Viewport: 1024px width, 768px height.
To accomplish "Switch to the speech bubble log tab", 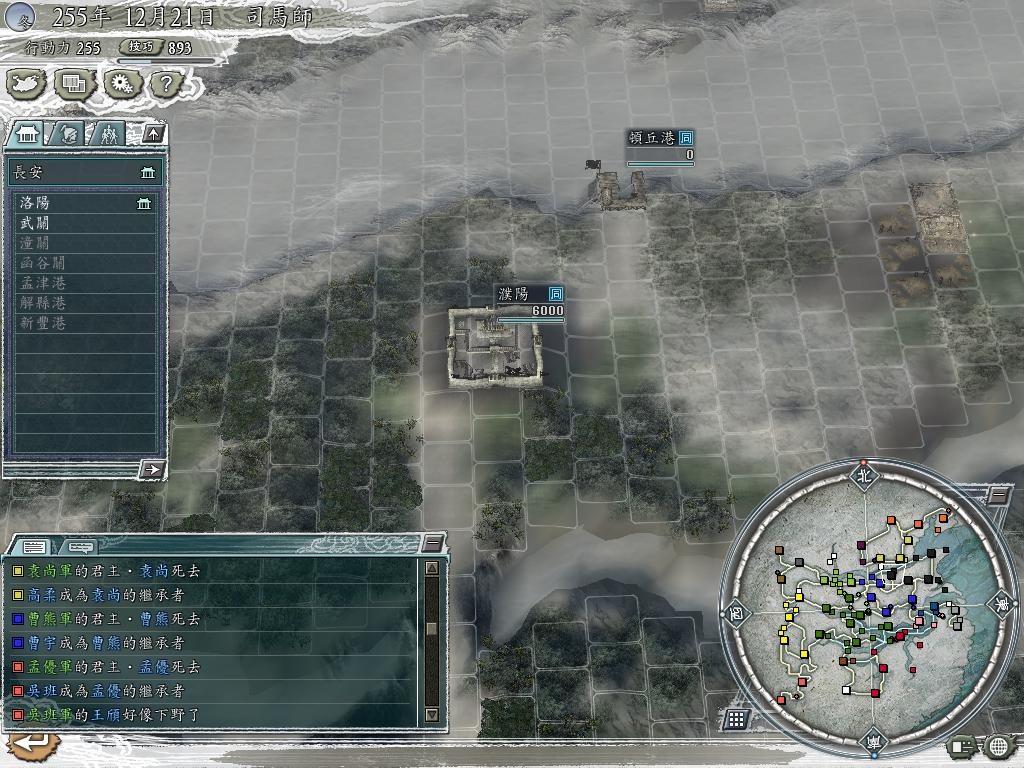I will [80, 546].
